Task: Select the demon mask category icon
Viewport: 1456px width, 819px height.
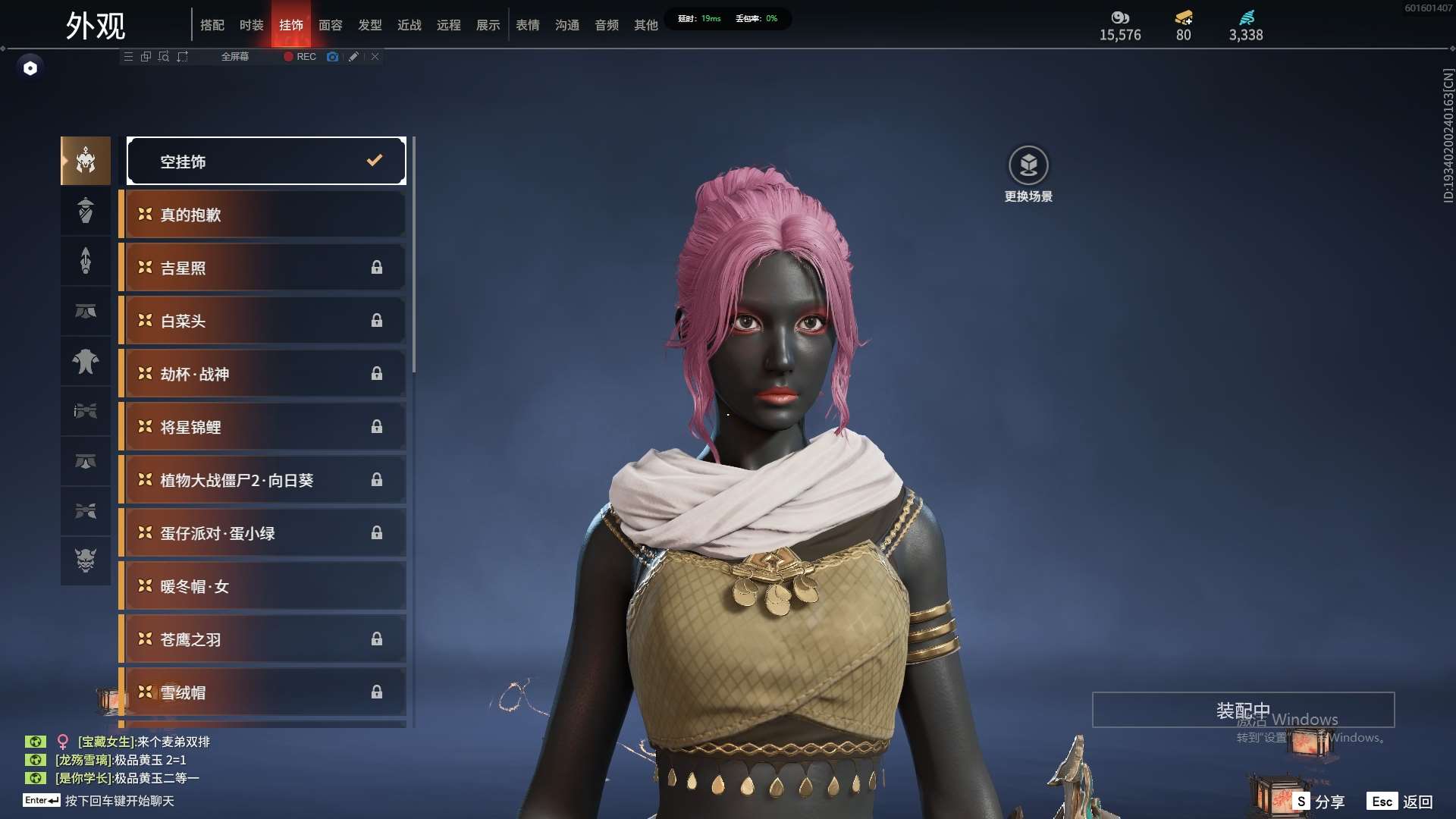Action: (x=86, y=560)
